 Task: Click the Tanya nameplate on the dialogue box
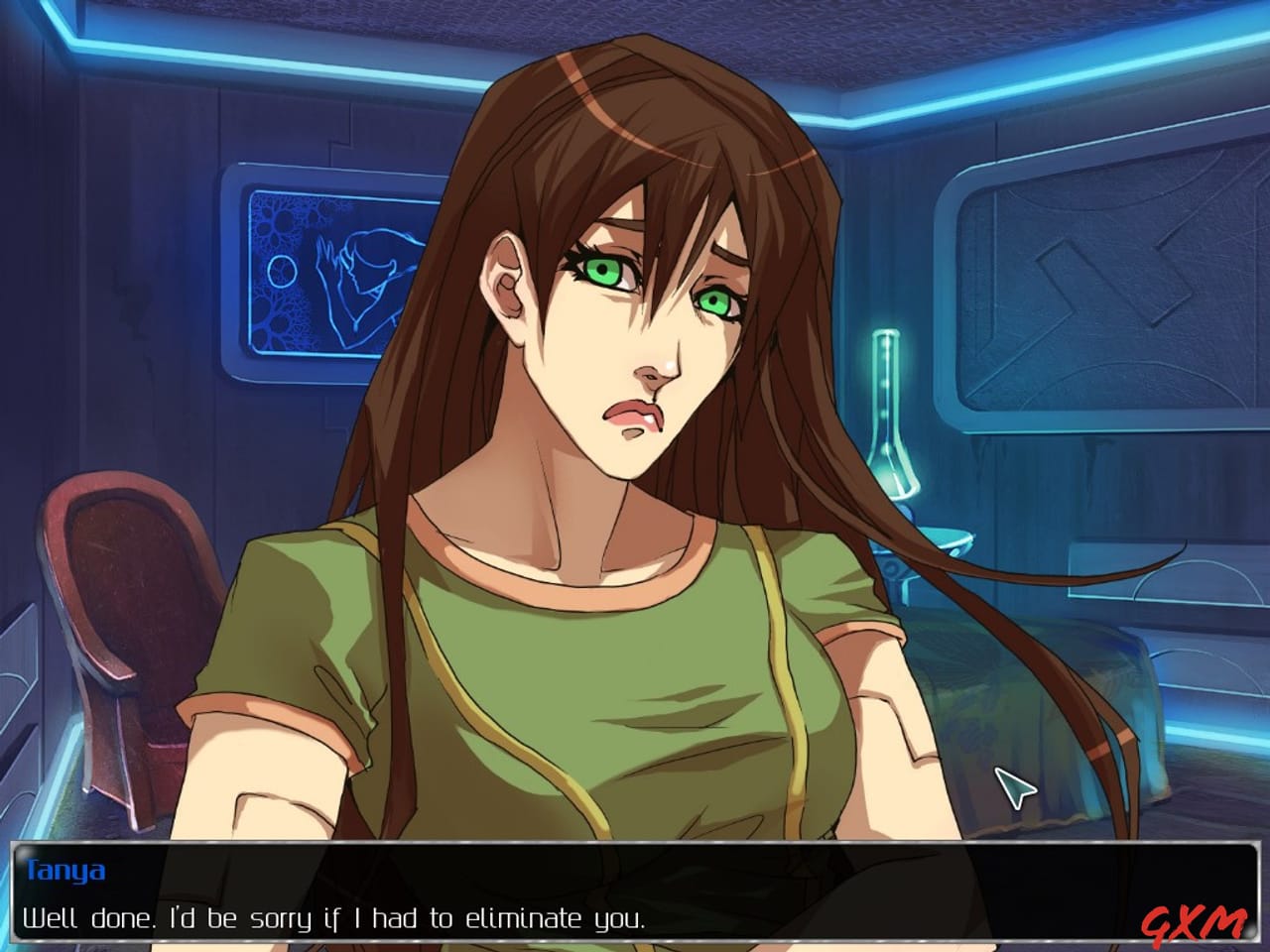pos(64,868)
